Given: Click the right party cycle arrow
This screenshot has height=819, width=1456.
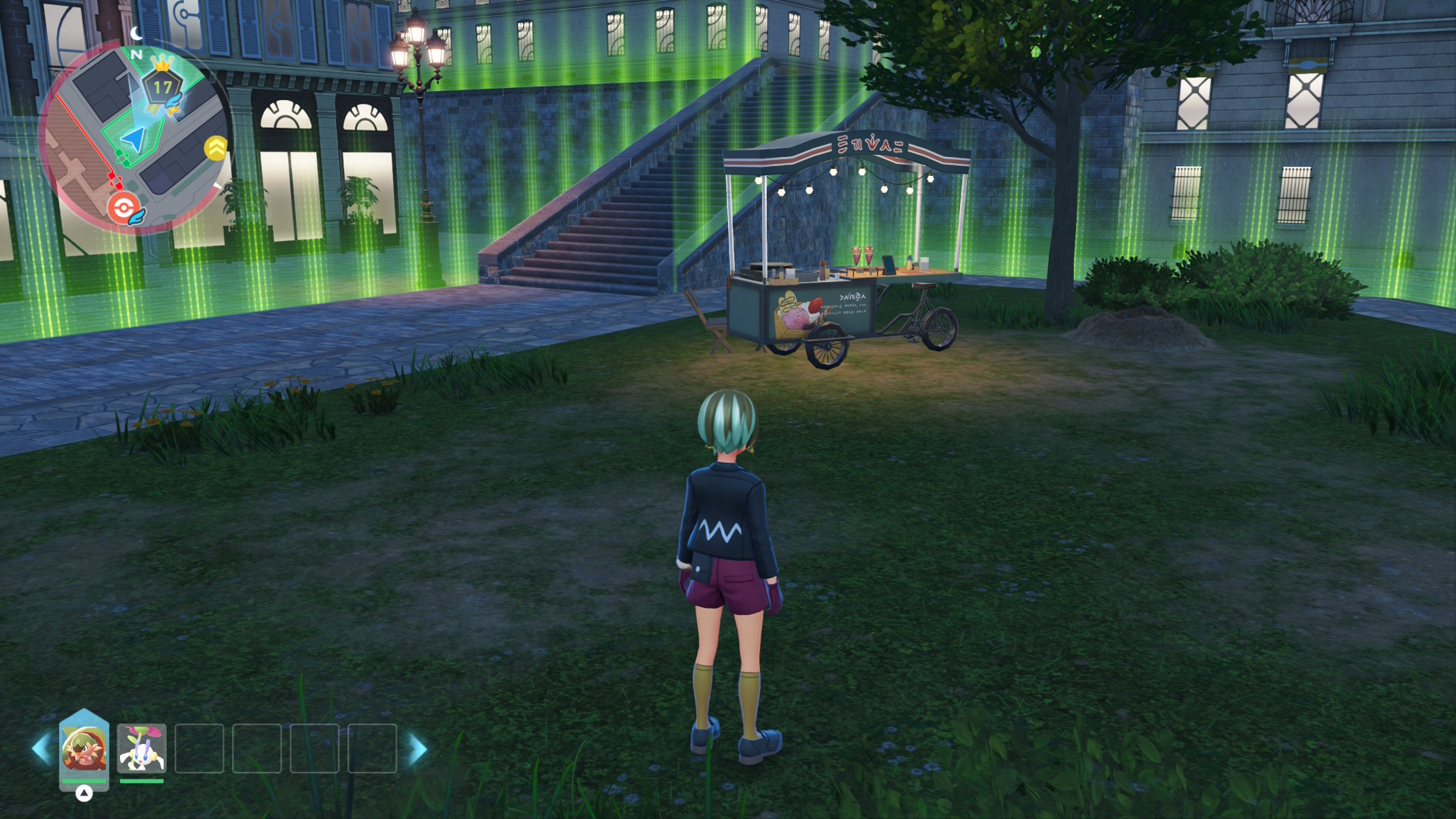Looking at the screenshot, I should (418, 748).
